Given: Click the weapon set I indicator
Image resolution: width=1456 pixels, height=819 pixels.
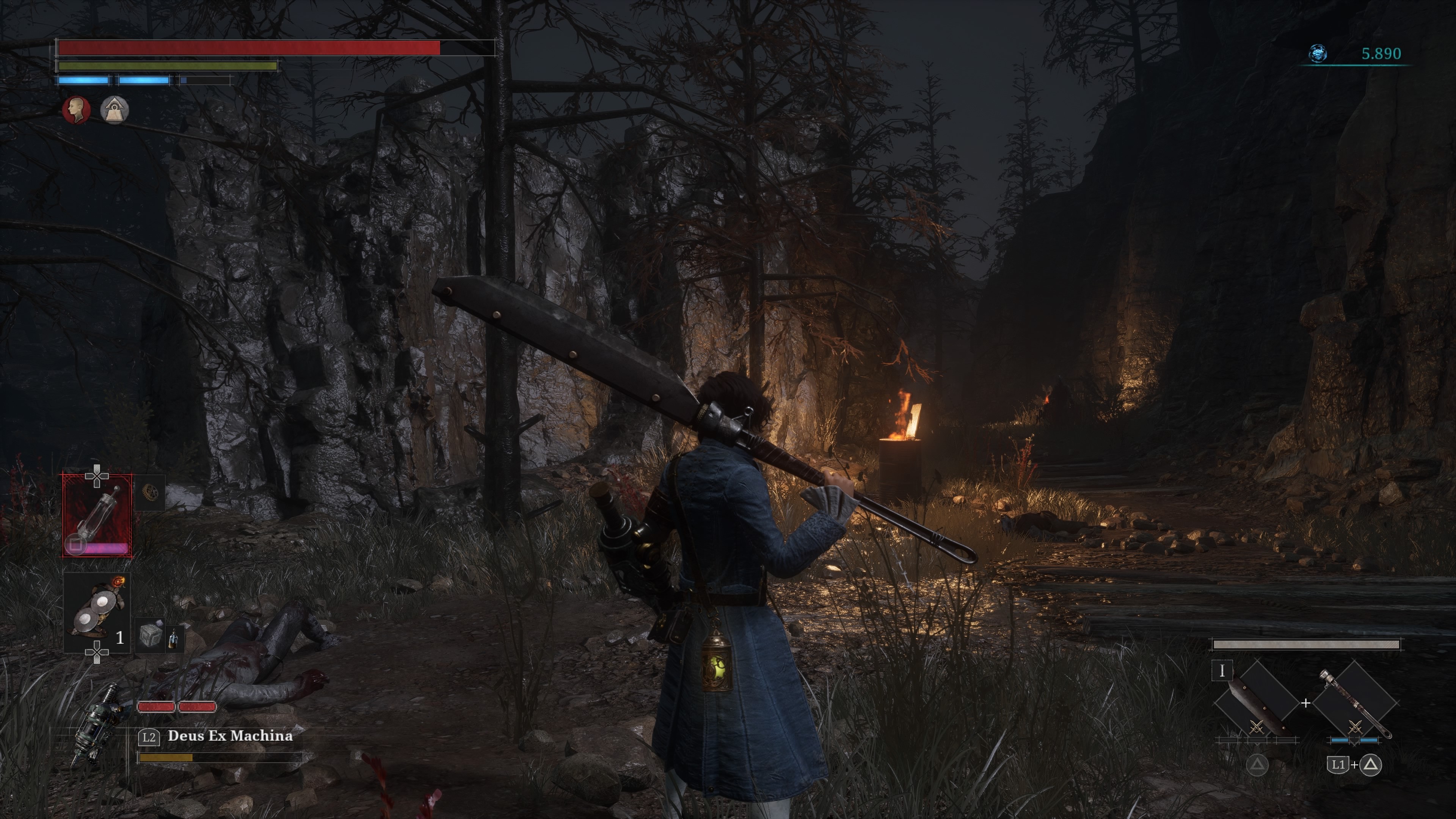Looking at the screenshot, I should click(x=1222, y=671).
